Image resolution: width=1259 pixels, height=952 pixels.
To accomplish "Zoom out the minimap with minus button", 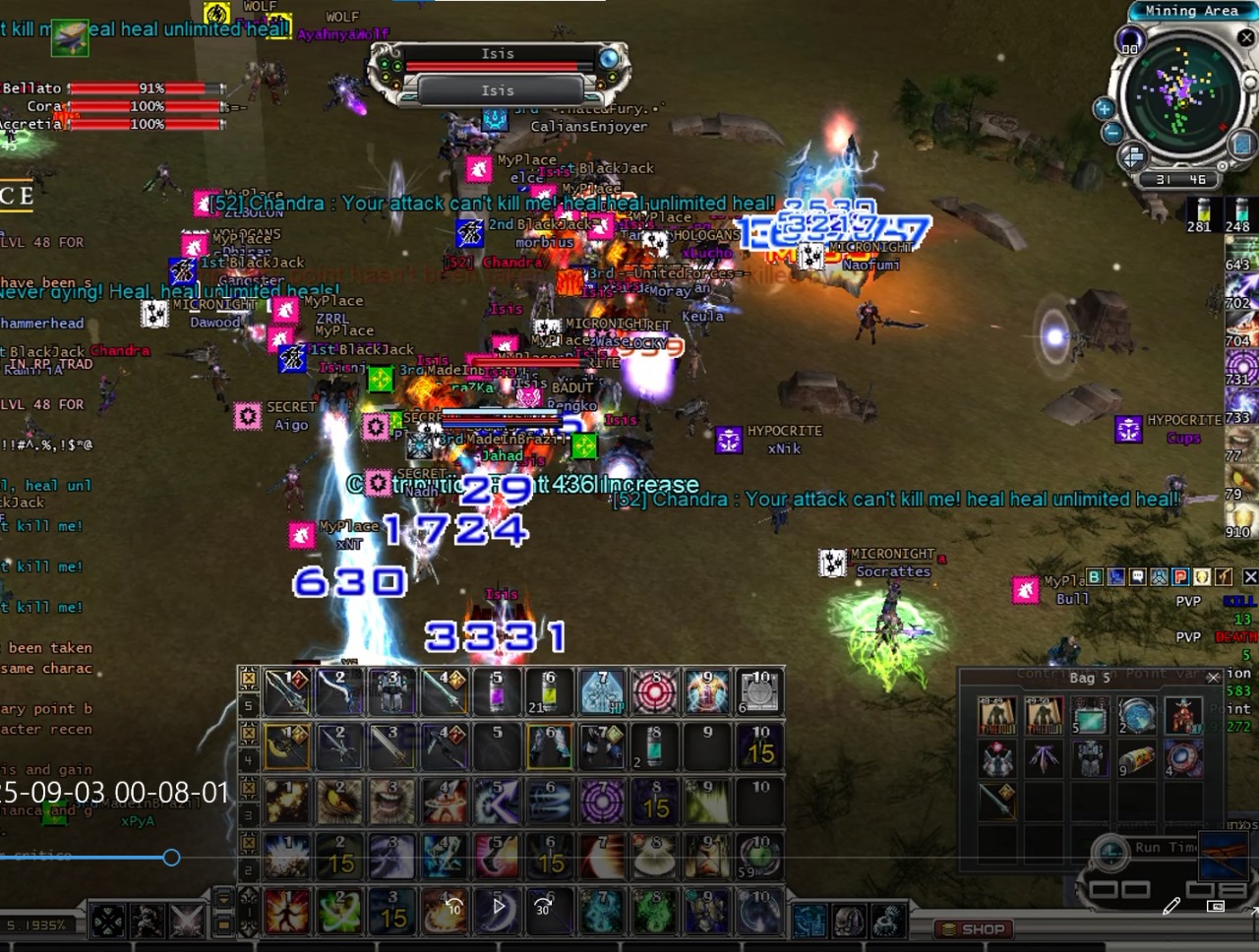I will (x=1112, y=133).
